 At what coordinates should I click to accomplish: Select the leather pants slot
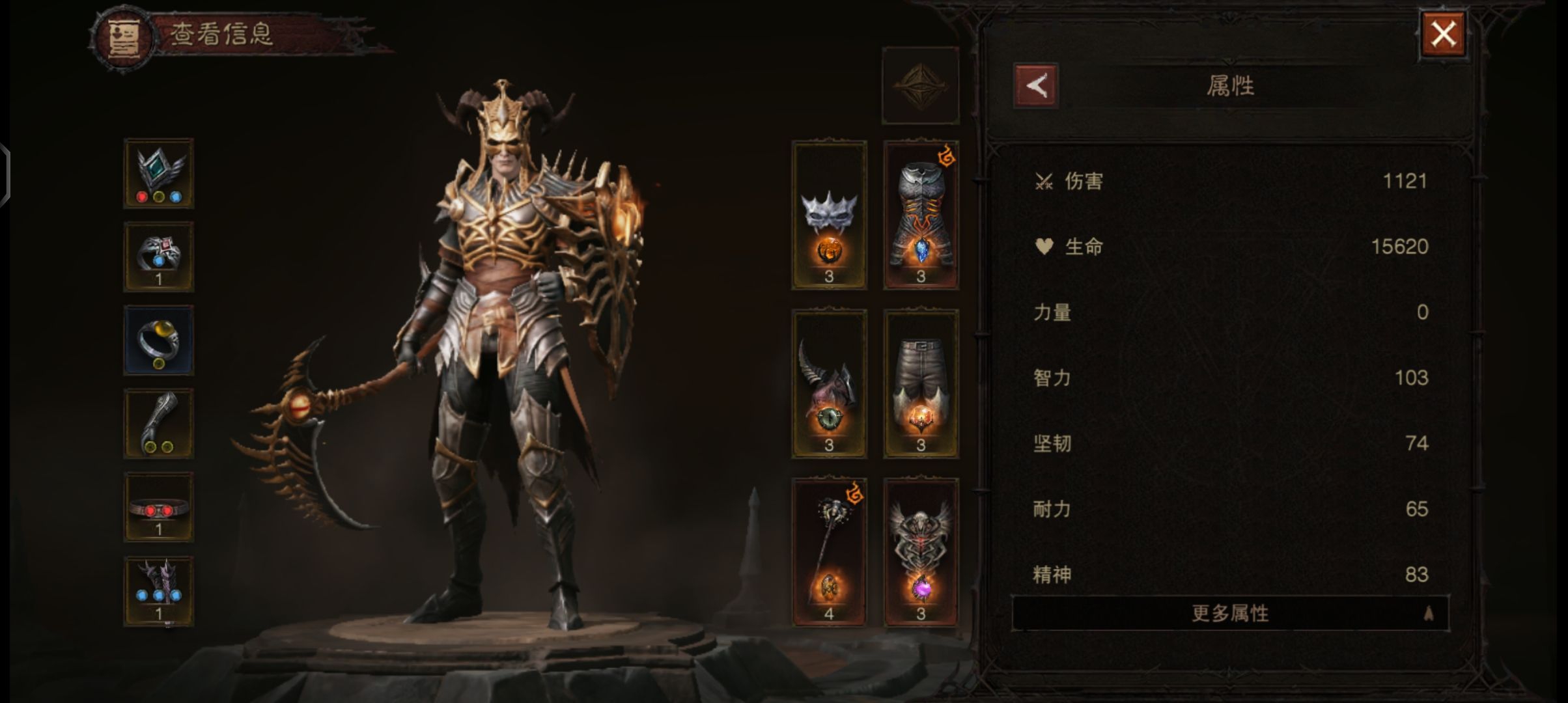coord(921,384)
